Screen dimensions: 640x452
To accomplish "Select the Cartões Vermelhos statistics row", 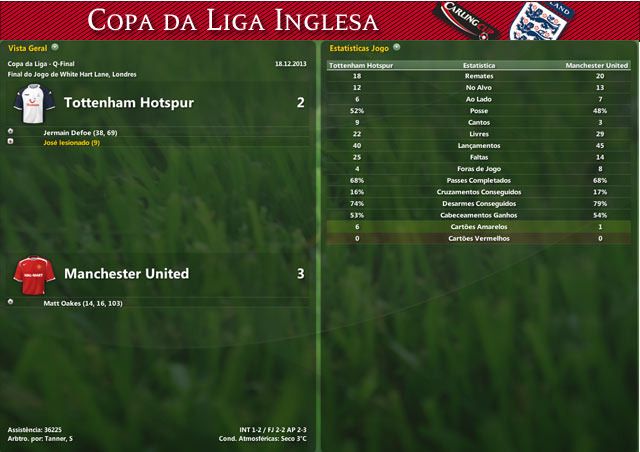I will pyautogui.click(x=478, y=239).
